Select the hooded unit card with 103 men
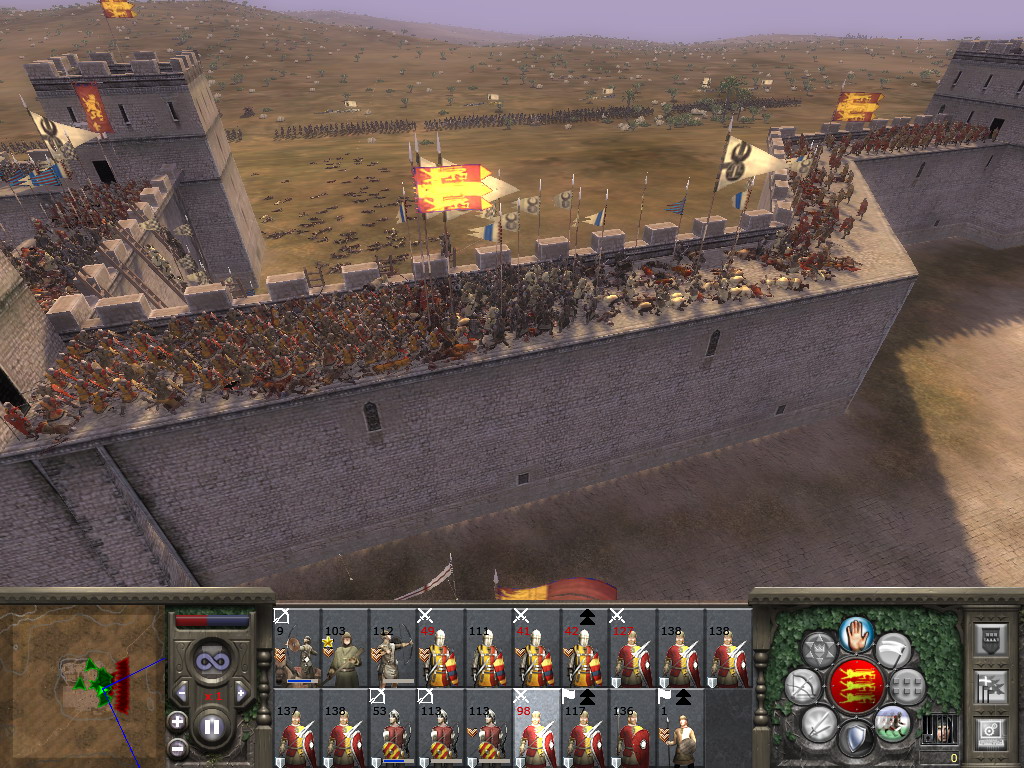Viewport: 1024px width, 768px height. pyautogui.click(x=344, y=648)
